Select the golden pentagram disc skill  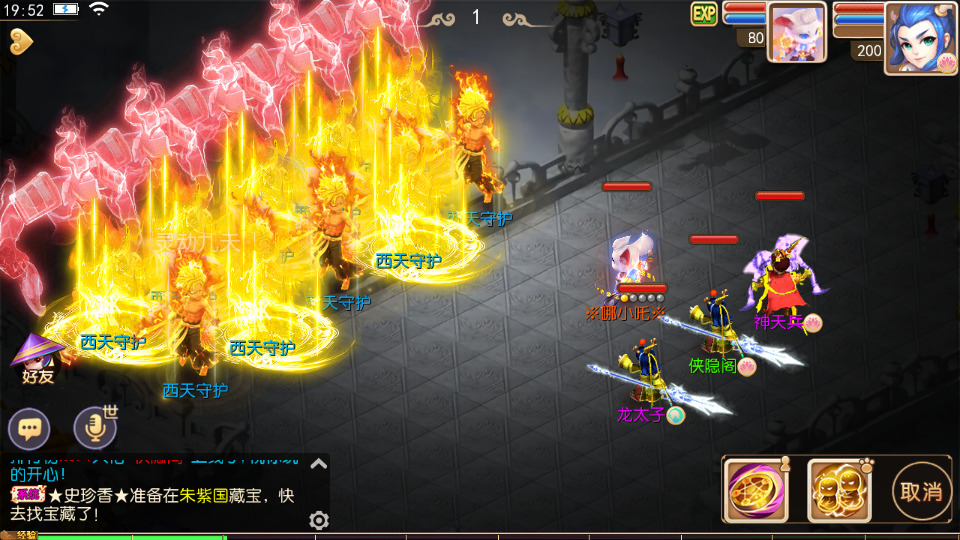[x=756, y=491]
